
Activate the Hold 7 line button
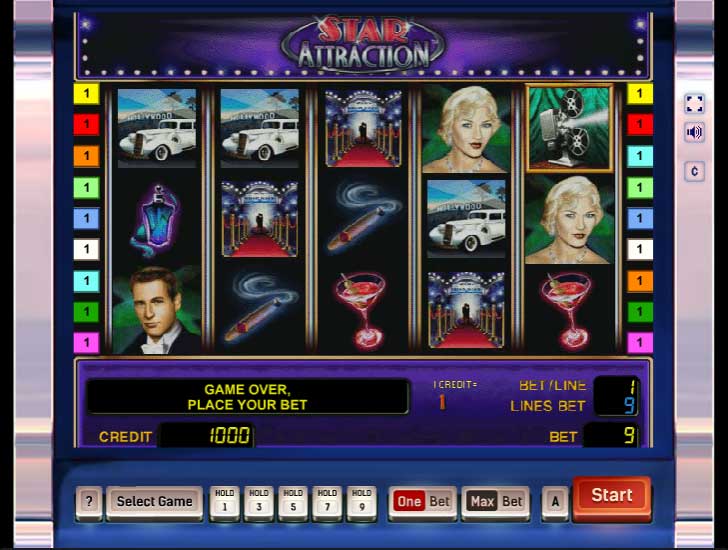(327, 502)
